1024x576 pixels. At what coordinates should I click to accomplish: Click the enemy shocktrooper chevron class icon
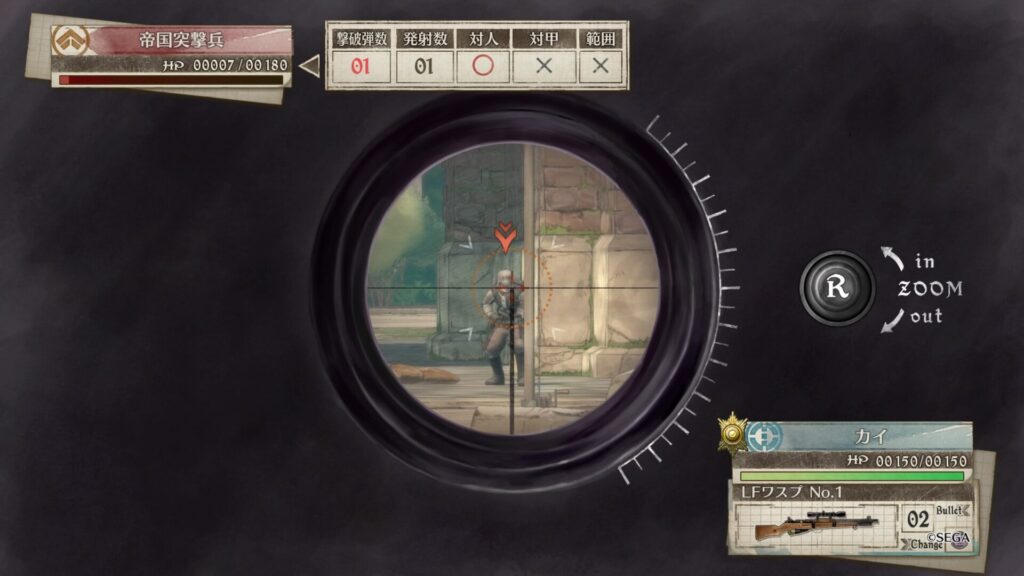coord(71,40)
